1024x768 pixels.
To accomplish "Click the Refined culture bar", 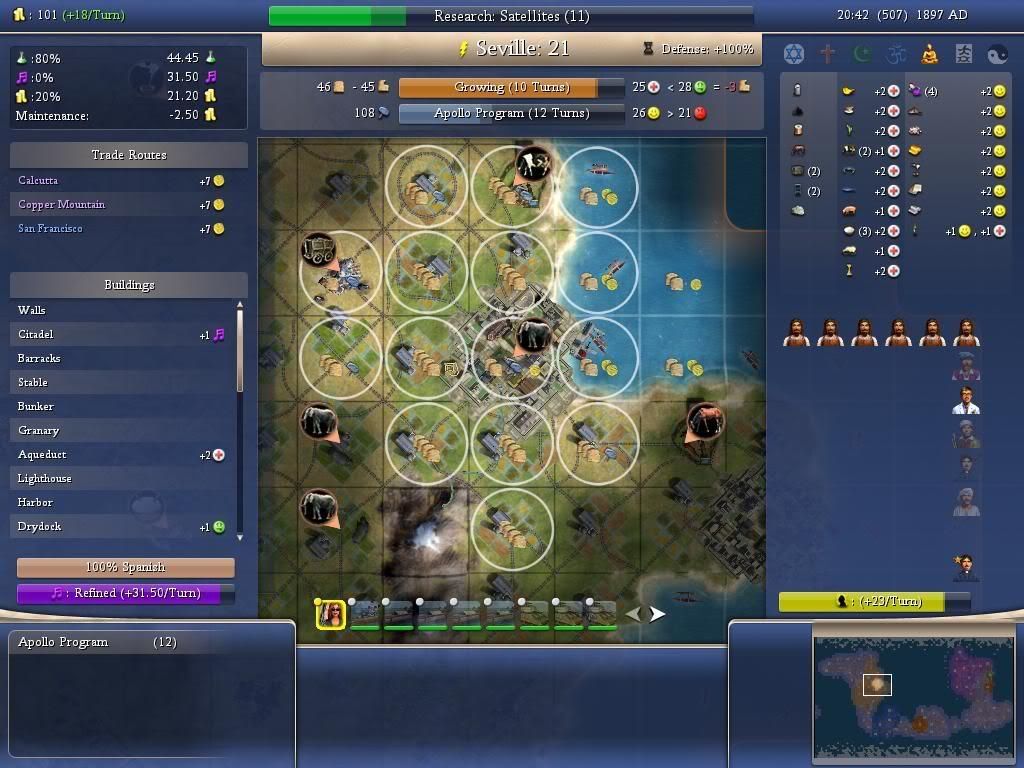I will [x=126, y=593].
